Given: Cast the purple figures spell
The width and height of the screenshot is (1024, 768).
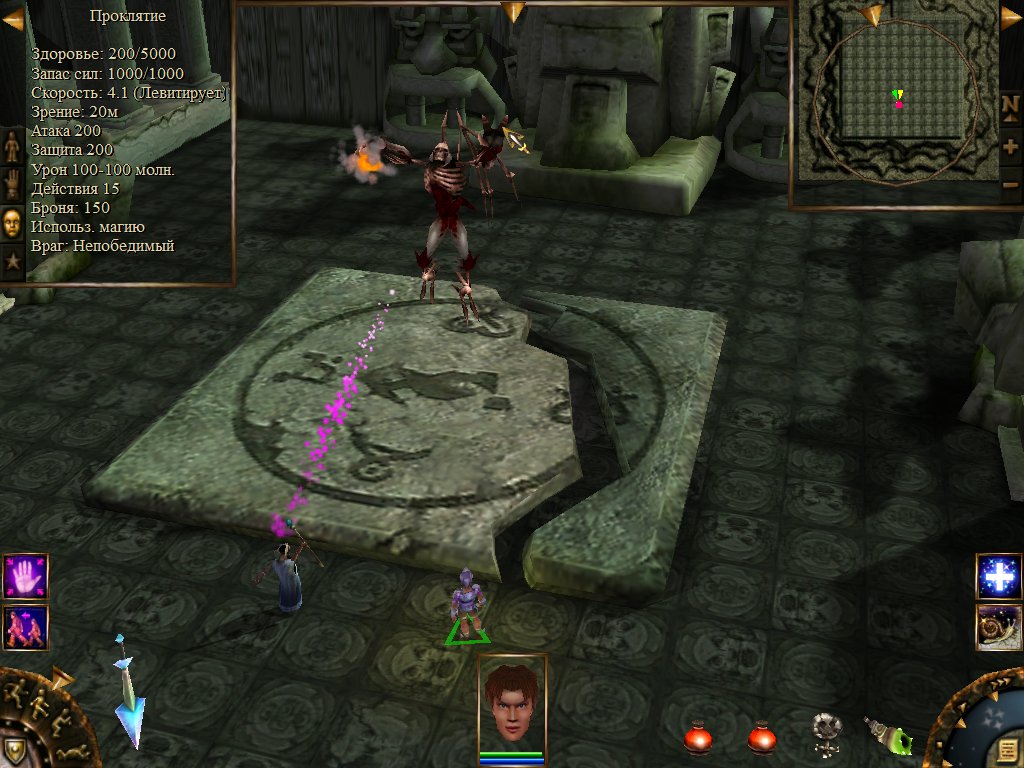Looking at the screenshot, I should click(25, 627).
